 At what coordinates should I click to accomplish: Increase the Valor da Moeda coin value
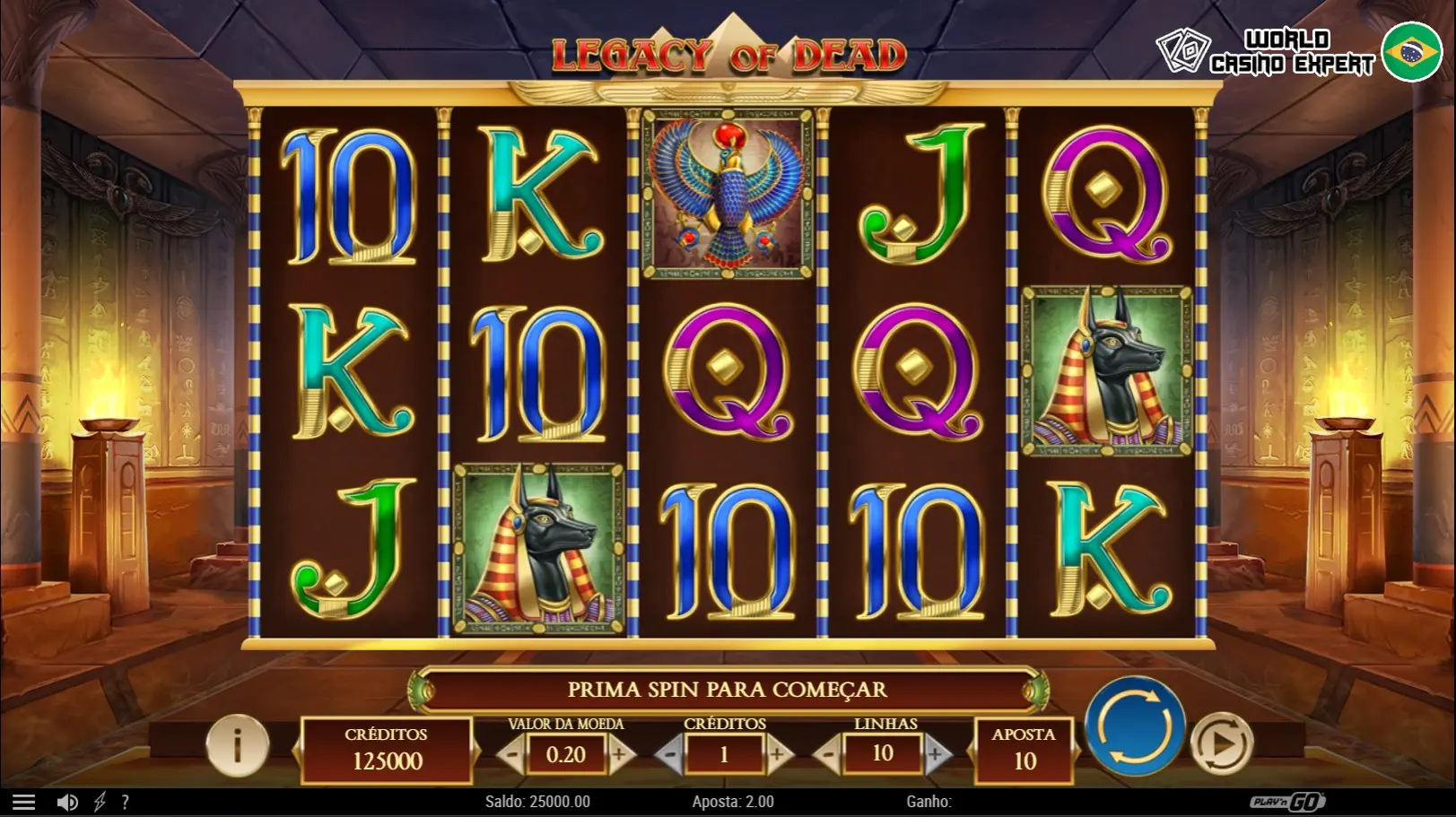618,755
